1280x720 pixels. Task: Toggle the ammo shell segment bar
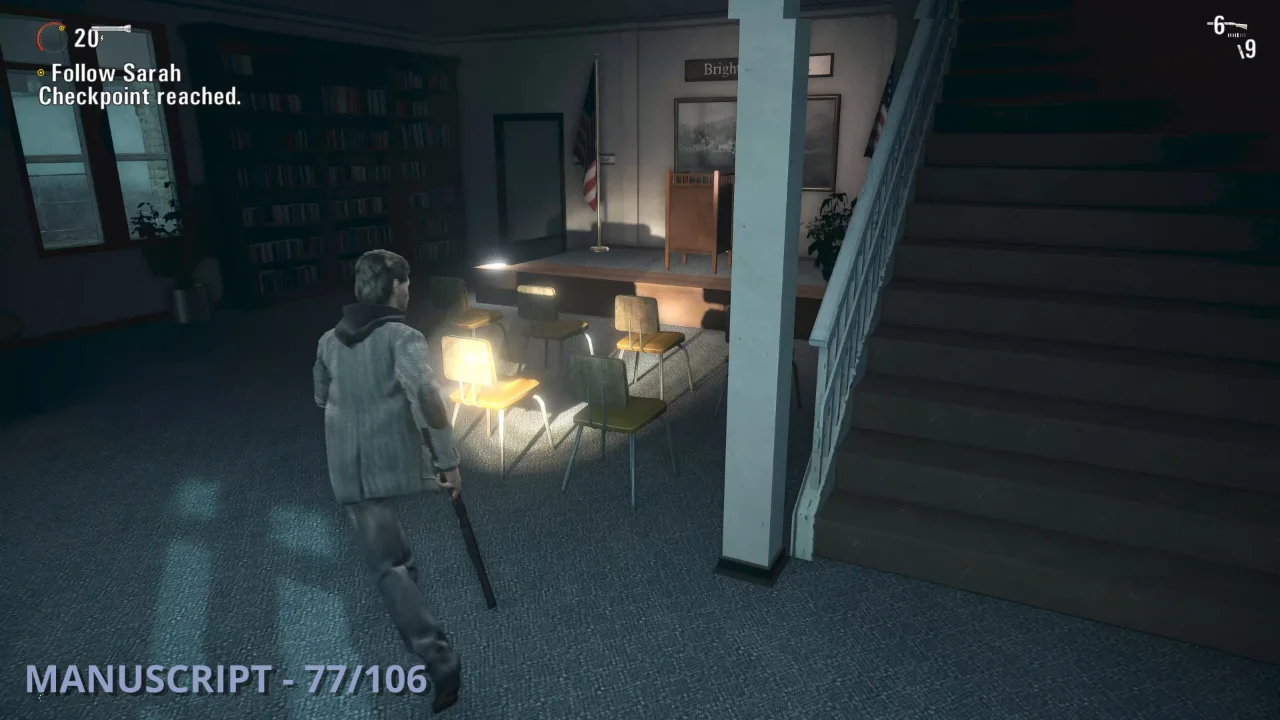click(1237, 35)
